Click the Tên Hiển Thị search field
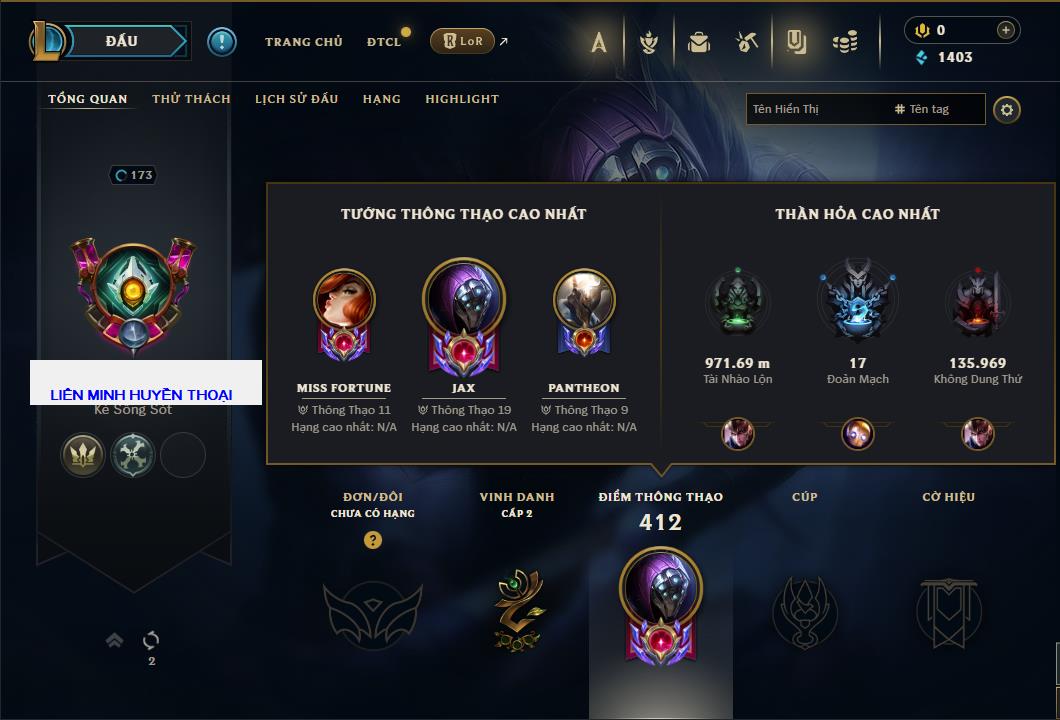Viewport: 1060px width, 720px height. point(815,109)
